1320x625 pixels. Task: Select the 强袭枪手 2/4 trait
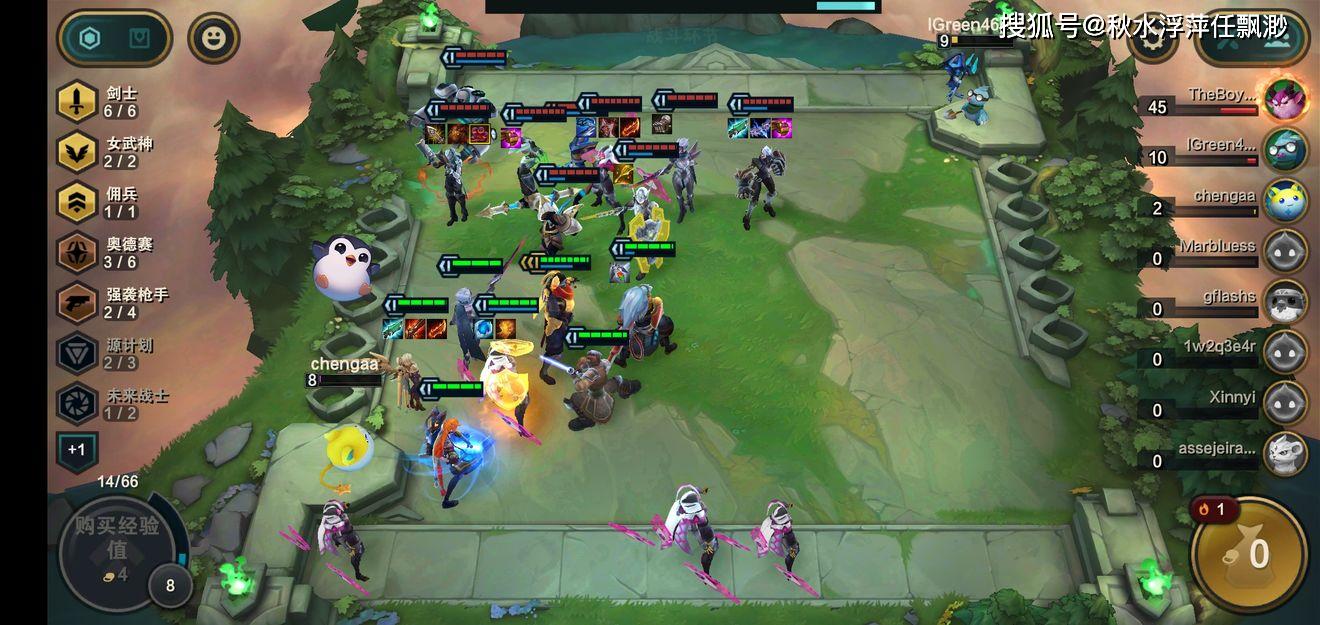[x=77, y=303]
